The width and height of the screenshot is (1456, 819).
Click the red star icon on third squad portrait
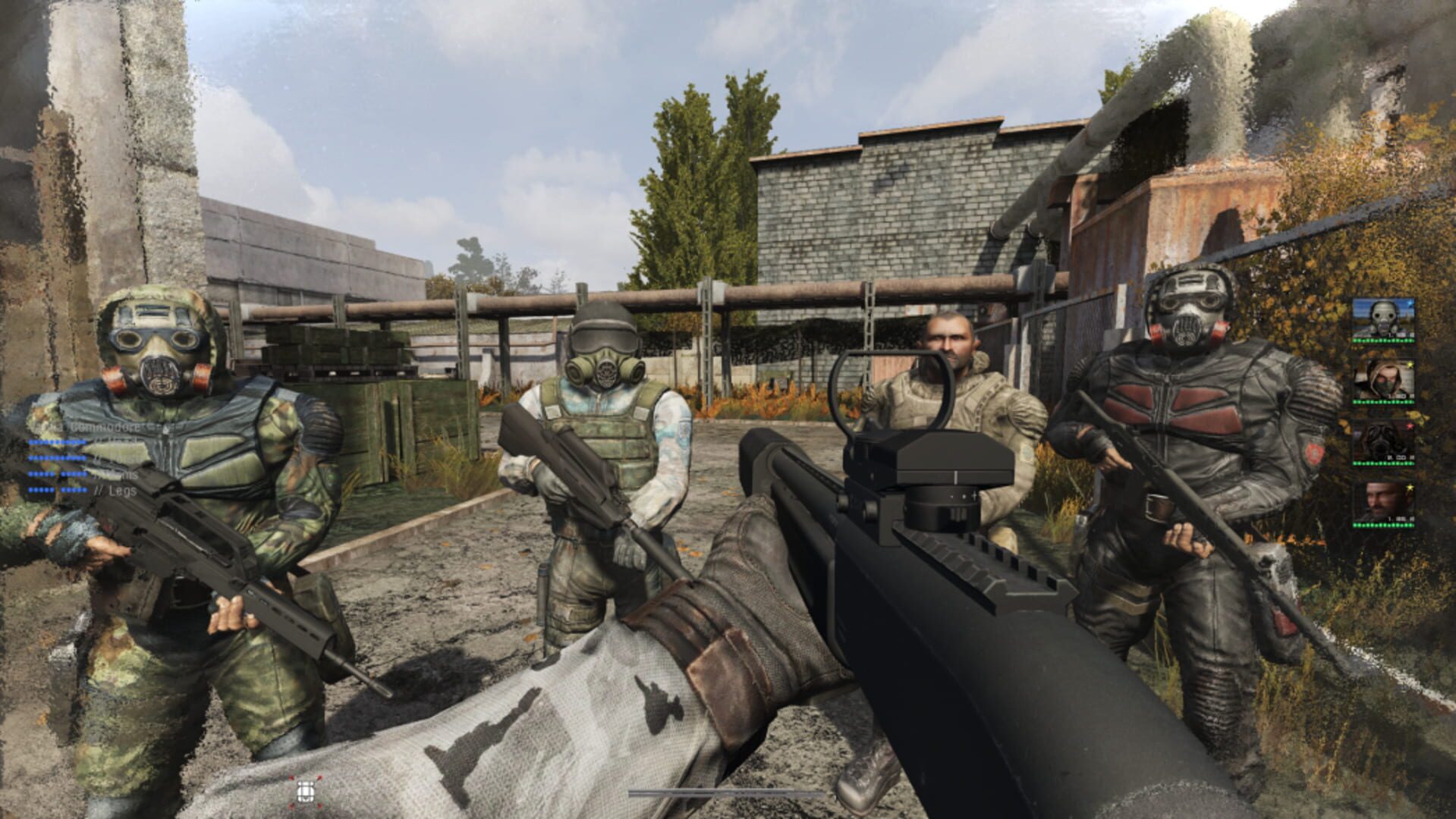click(x=1410, y=425)
